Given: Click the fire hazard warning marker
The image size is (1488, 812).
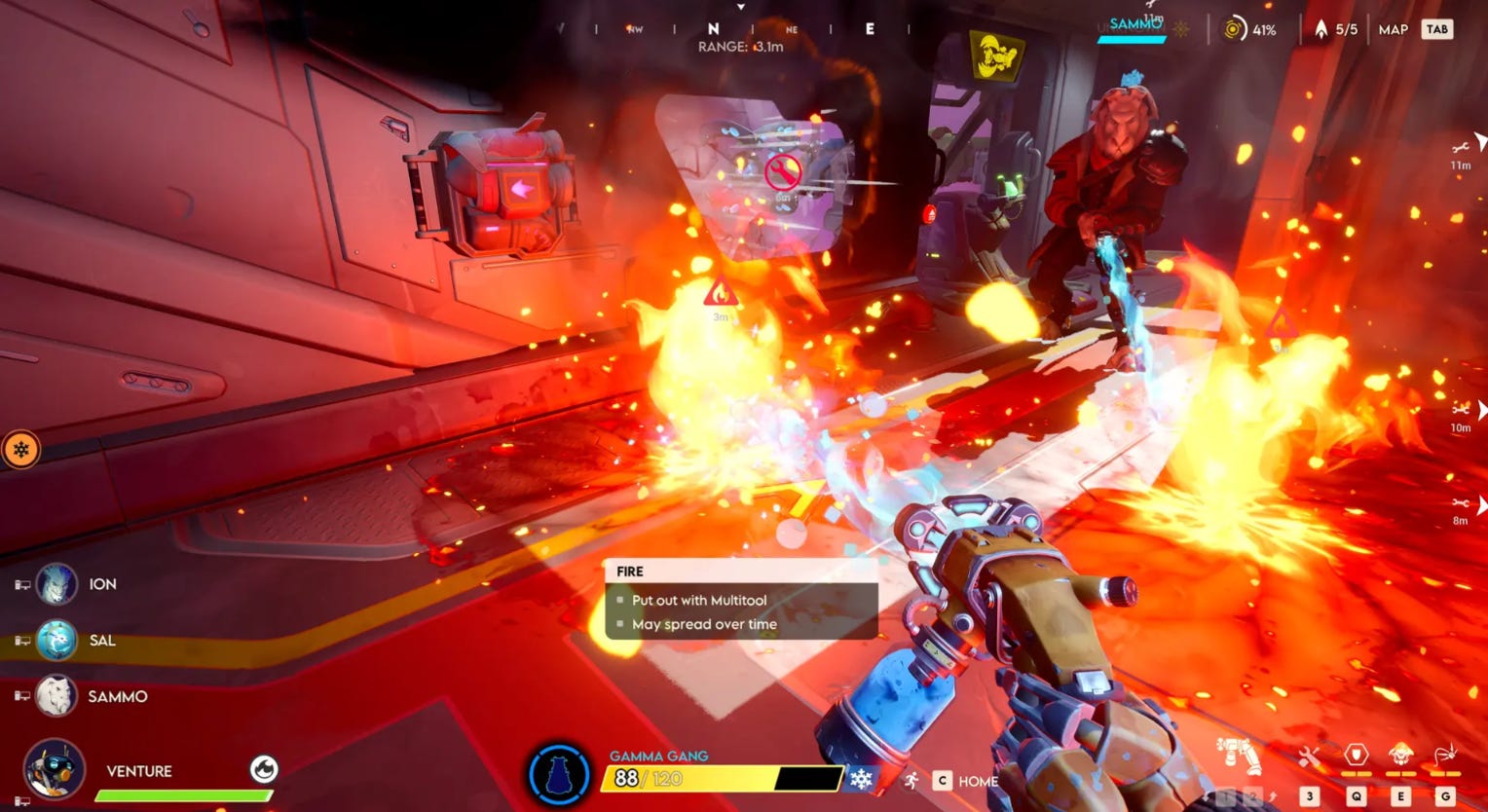Looking at the screenshot, I should (721, 291).
